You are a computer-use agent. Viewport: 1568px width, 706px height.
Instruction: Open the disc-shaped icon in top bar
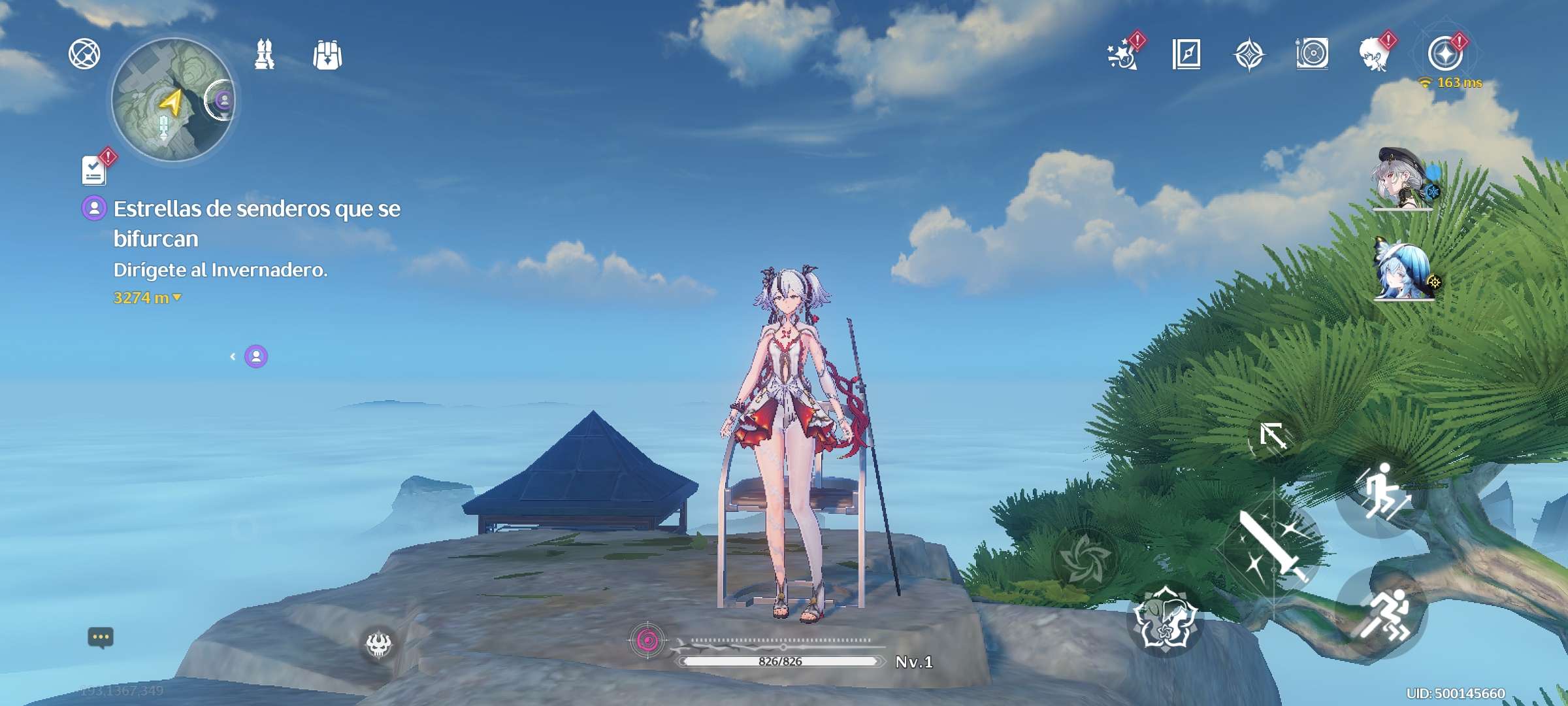coord(1312,54)
